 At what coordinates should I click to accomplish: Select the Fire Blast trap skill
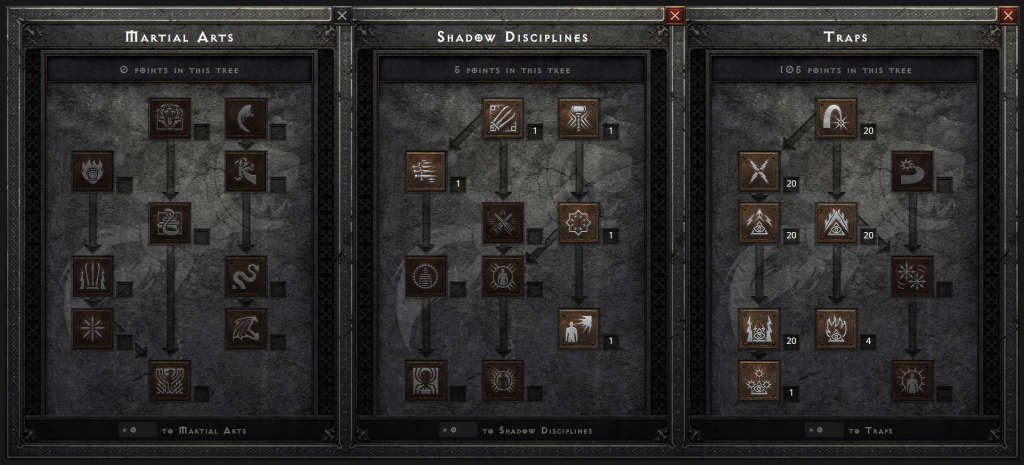click(x=836, y=118)
